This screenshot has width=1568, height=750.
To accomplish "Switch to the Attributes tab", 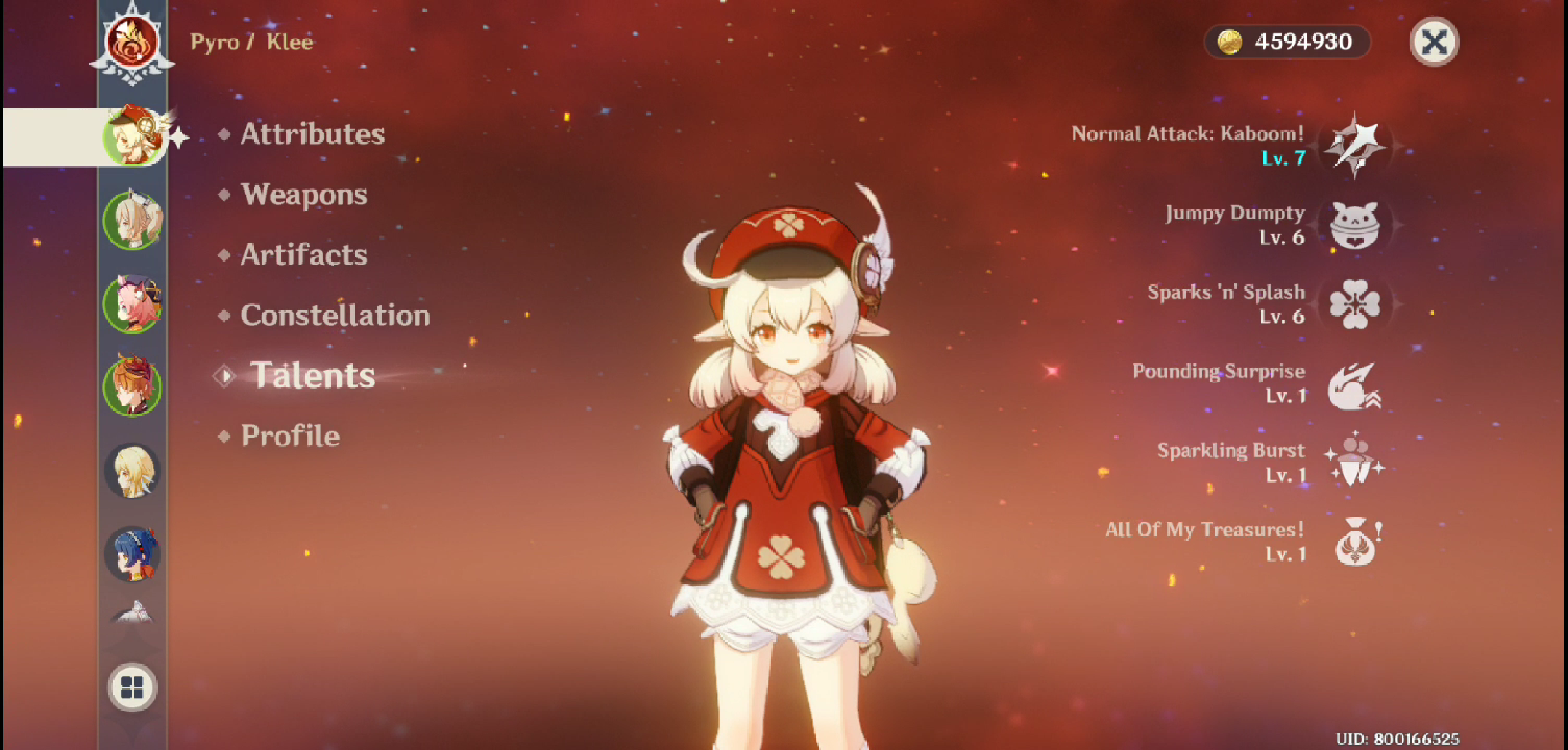I will [313, 134].
